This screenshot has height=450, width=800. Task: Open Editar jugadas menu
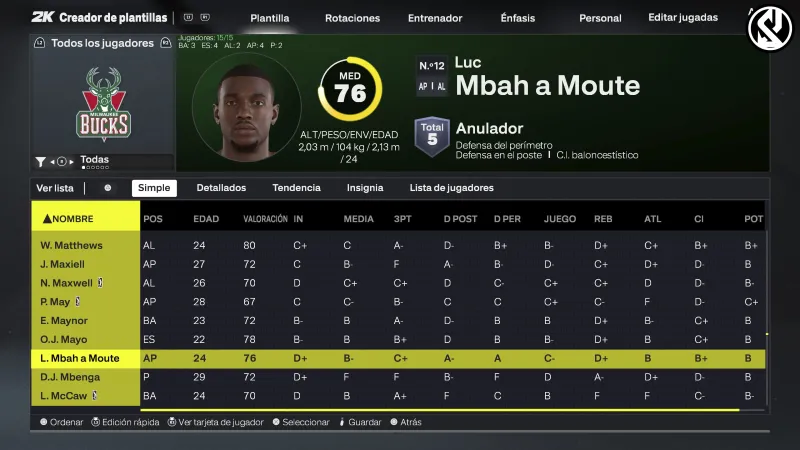coord(683,18)
